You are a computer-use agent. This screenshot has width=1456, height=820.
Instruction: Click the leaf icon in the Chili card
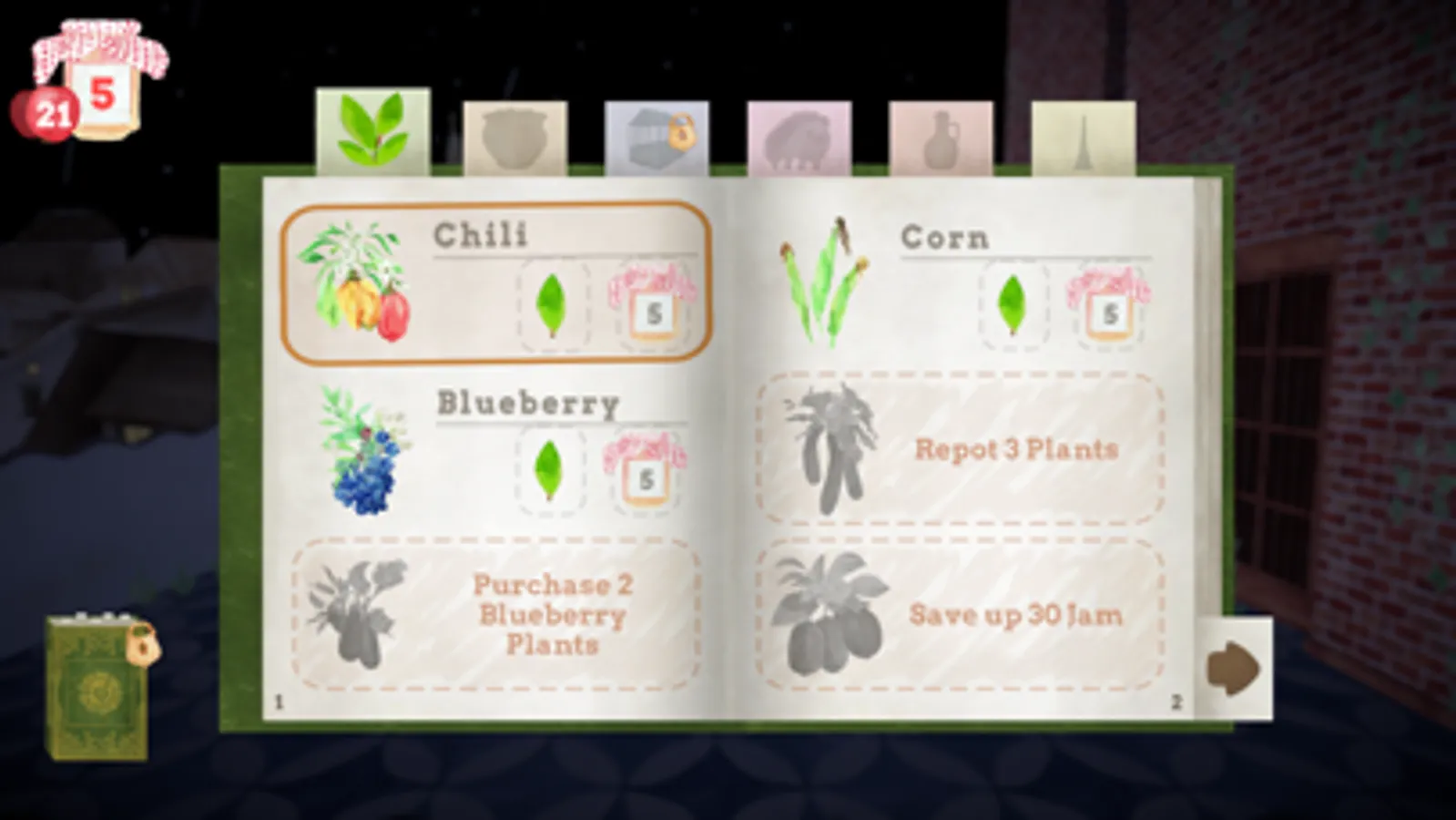coord(554,305)
